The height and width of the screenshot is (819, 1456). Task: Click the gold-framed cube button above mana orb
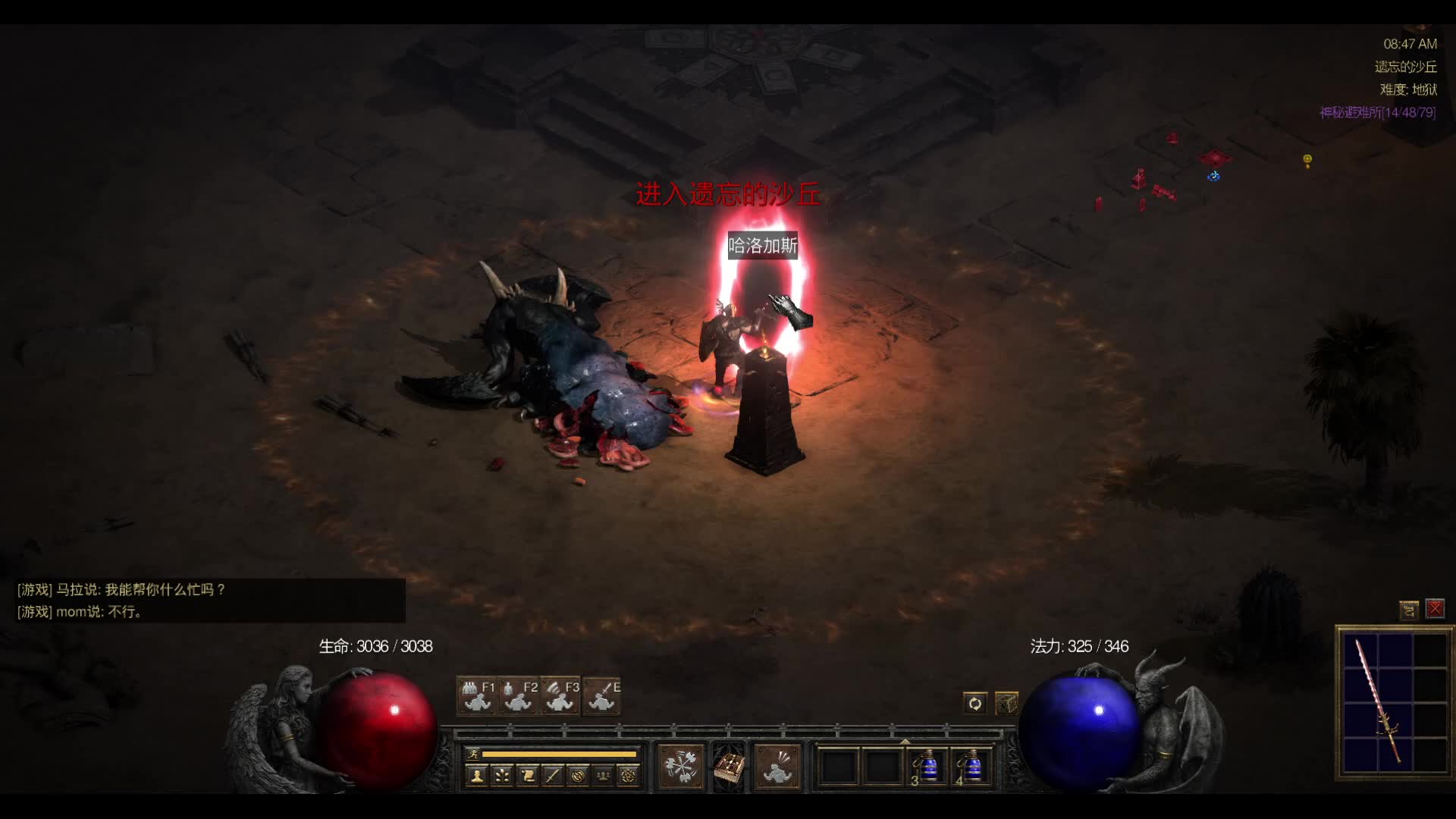tap(1006, 704)
